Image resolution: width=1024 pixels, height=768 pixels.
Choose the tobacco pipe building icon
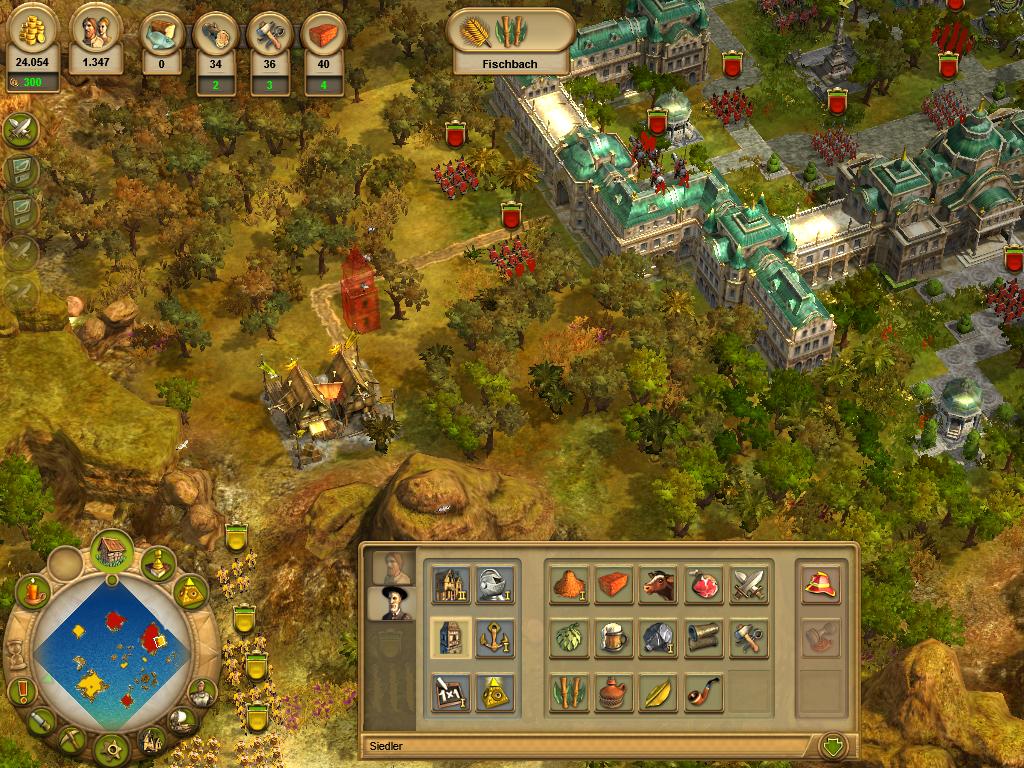pyautogui.click(x=703, y=691)
